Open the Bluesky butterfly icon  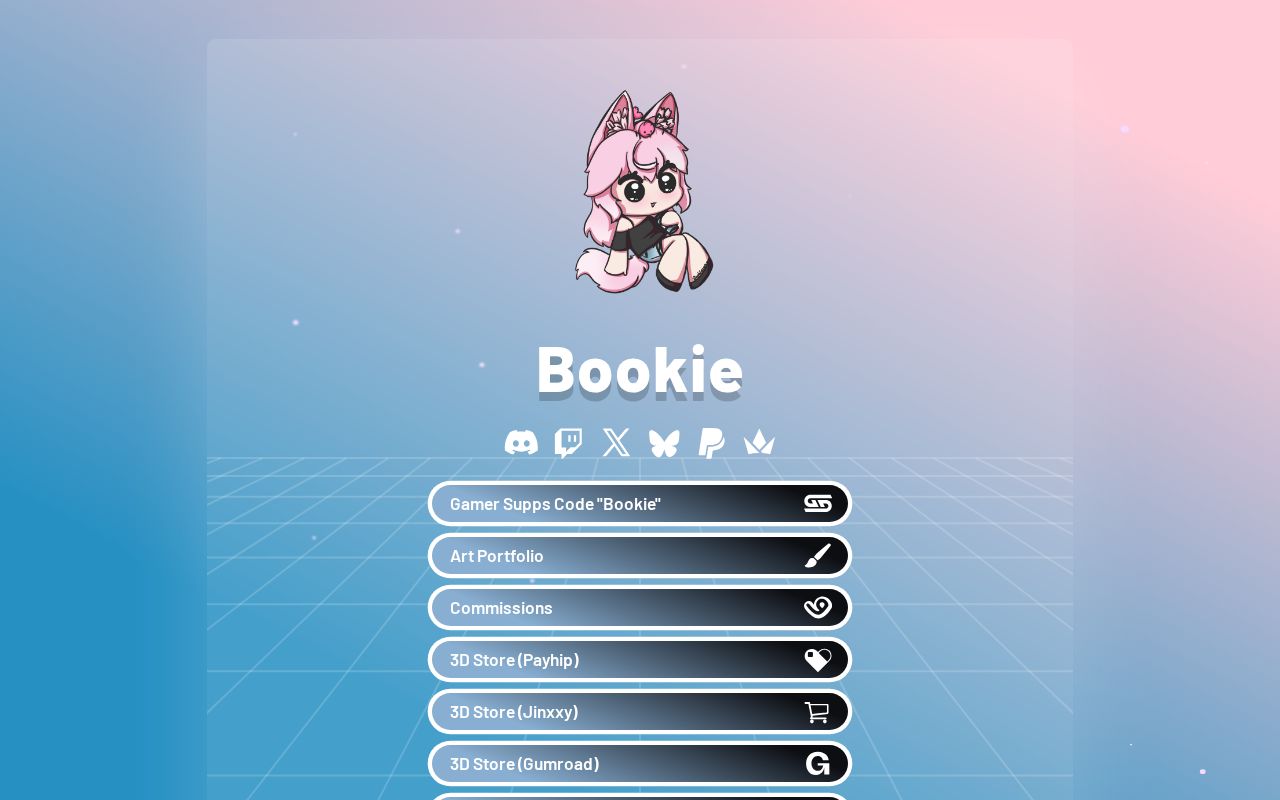tap(664, 442)
